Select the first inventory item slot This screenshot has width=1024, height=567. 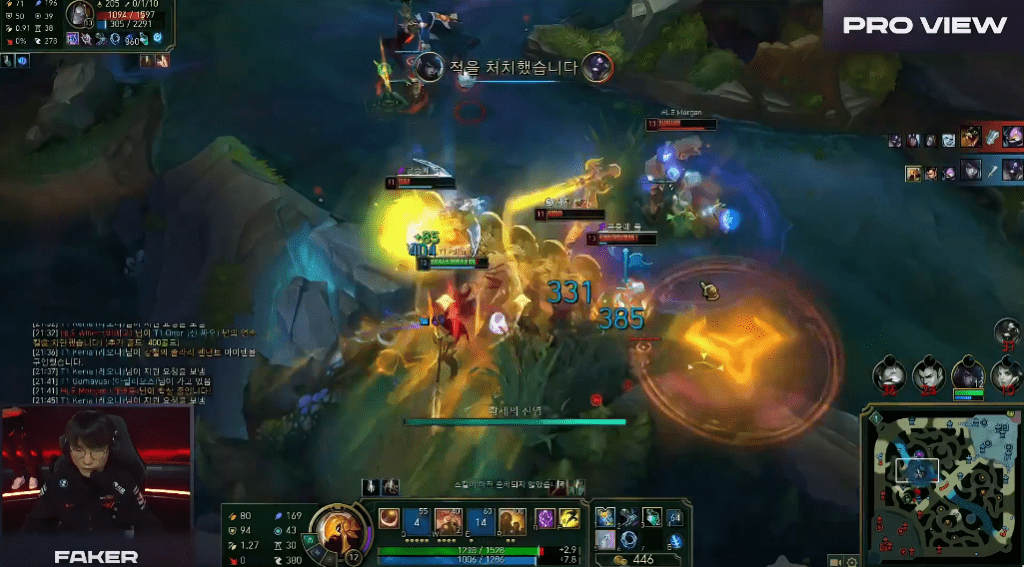(607, 517)
